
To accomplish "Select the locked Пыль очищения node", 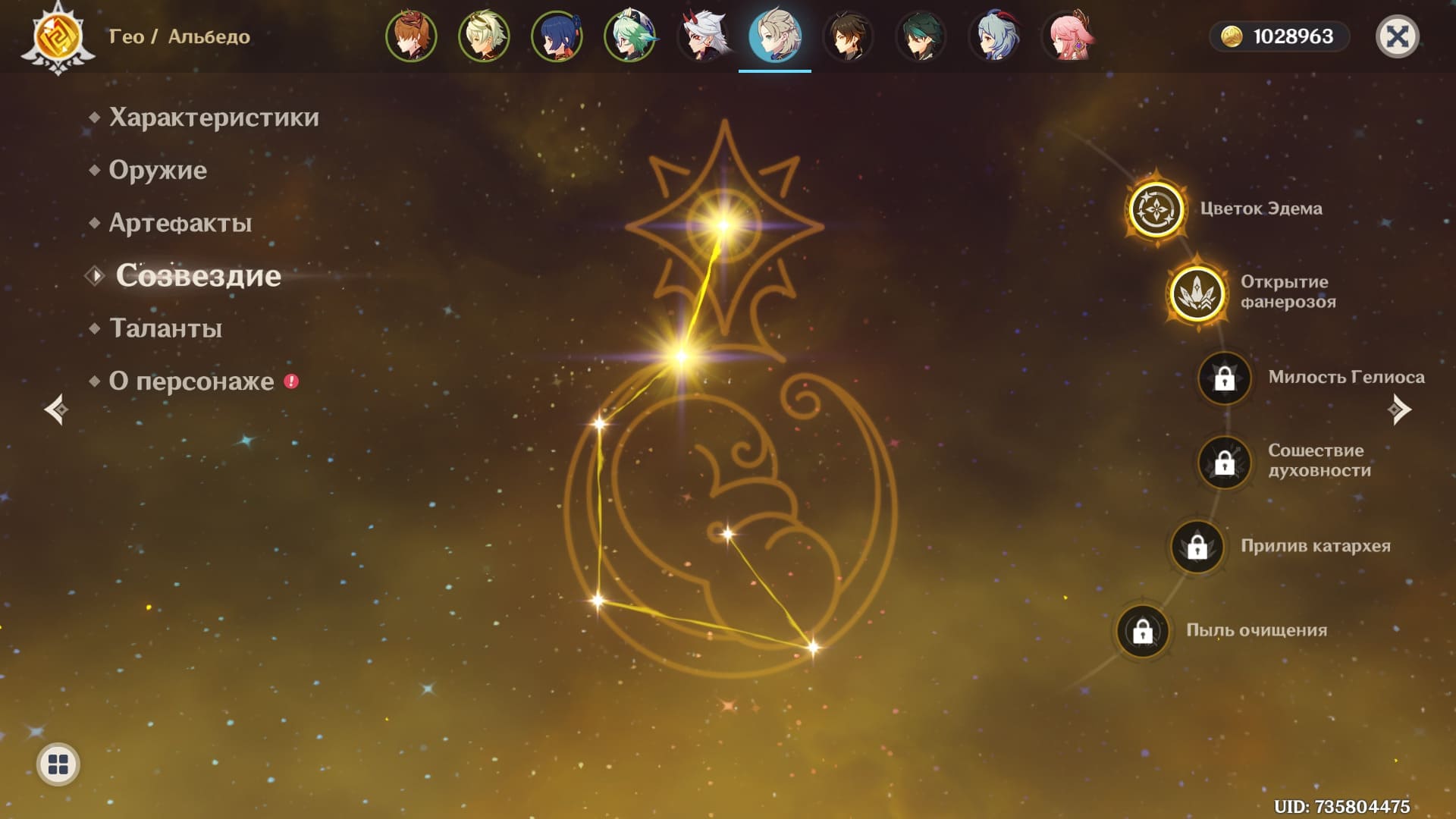I will tap(1143, 630).
